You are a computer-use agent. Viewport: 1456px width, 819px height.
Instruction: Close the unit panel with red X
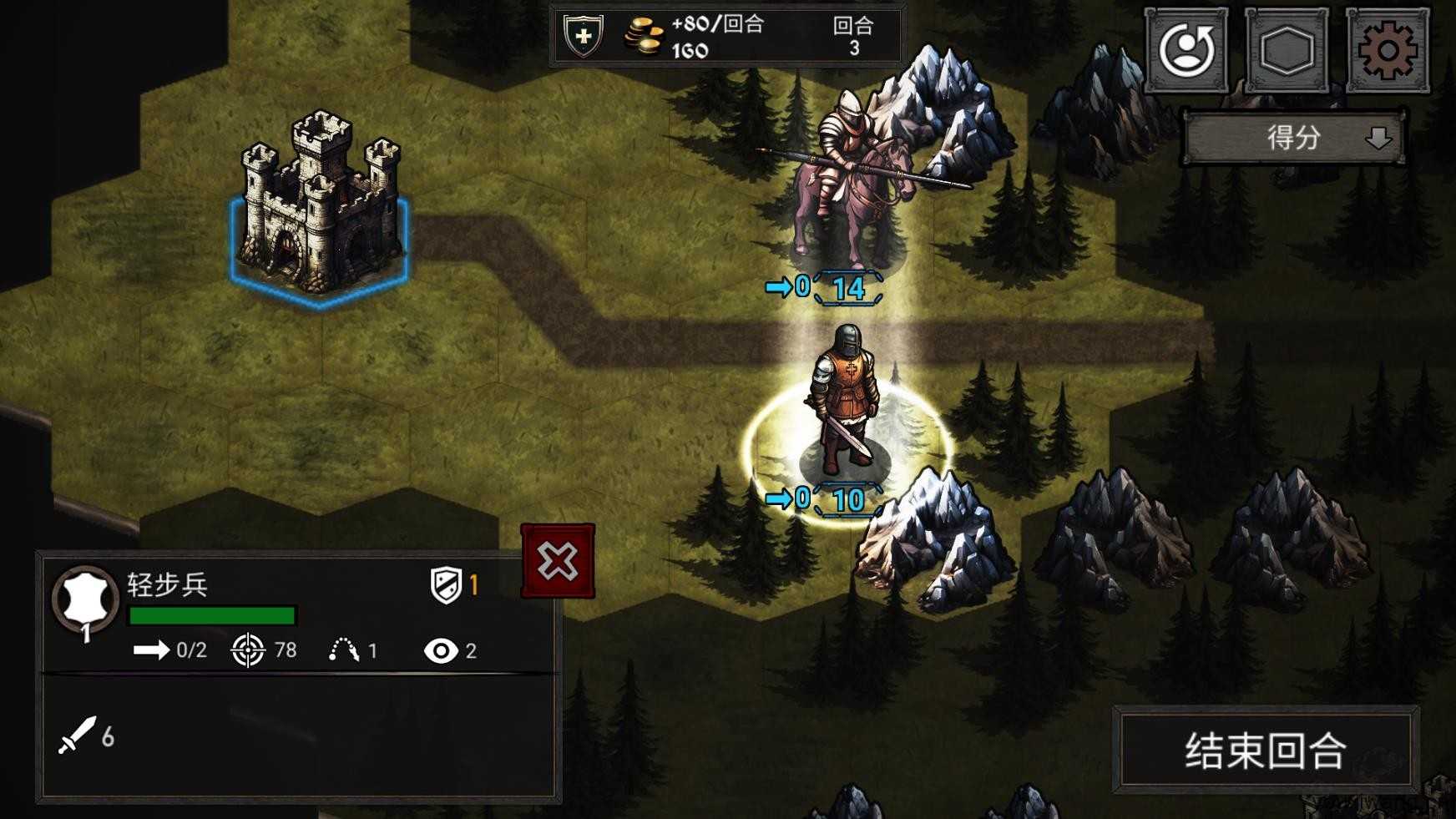tap(558, 561)
